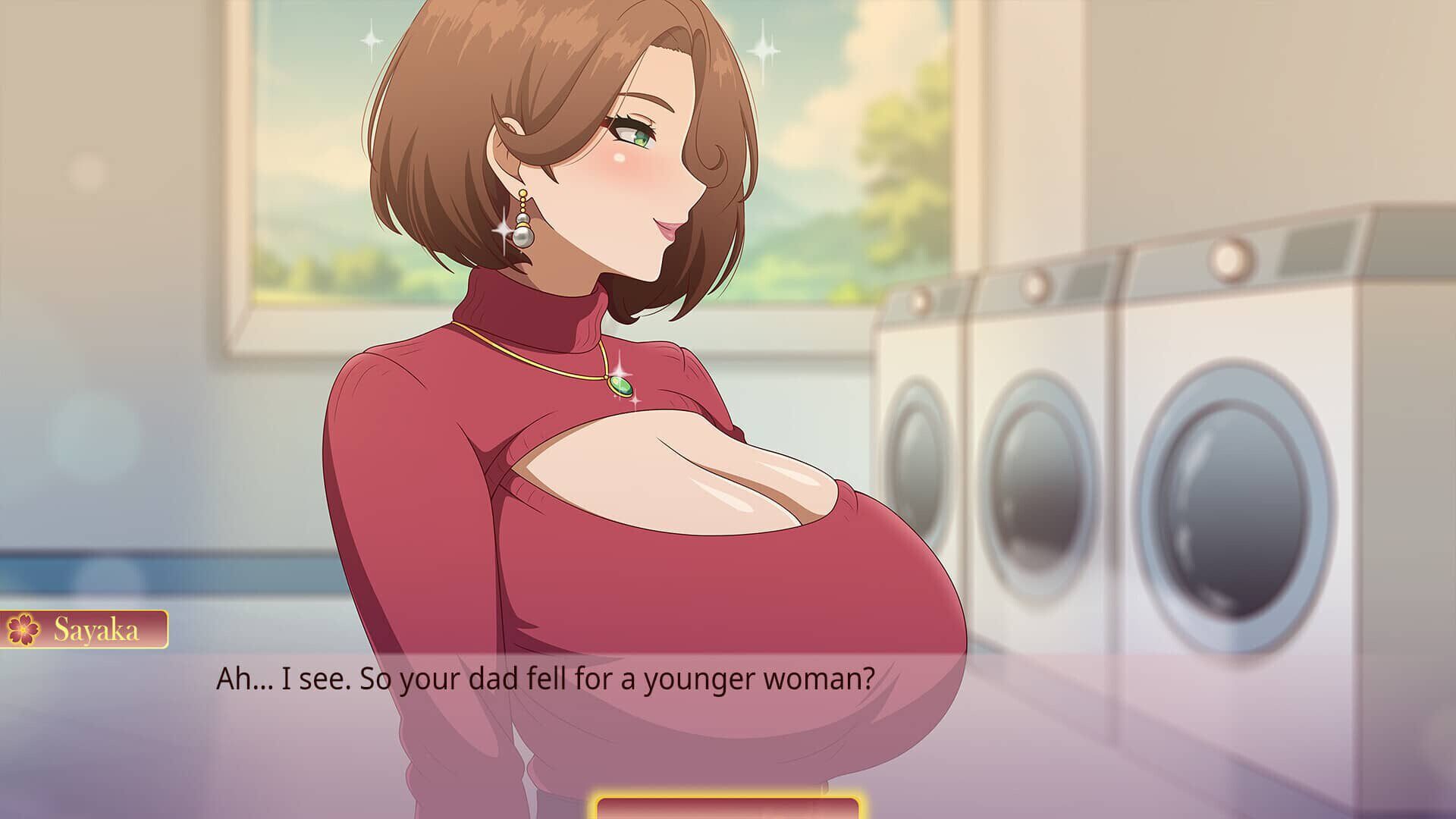Expand the Sayaka name banner

tap(83, 628)
